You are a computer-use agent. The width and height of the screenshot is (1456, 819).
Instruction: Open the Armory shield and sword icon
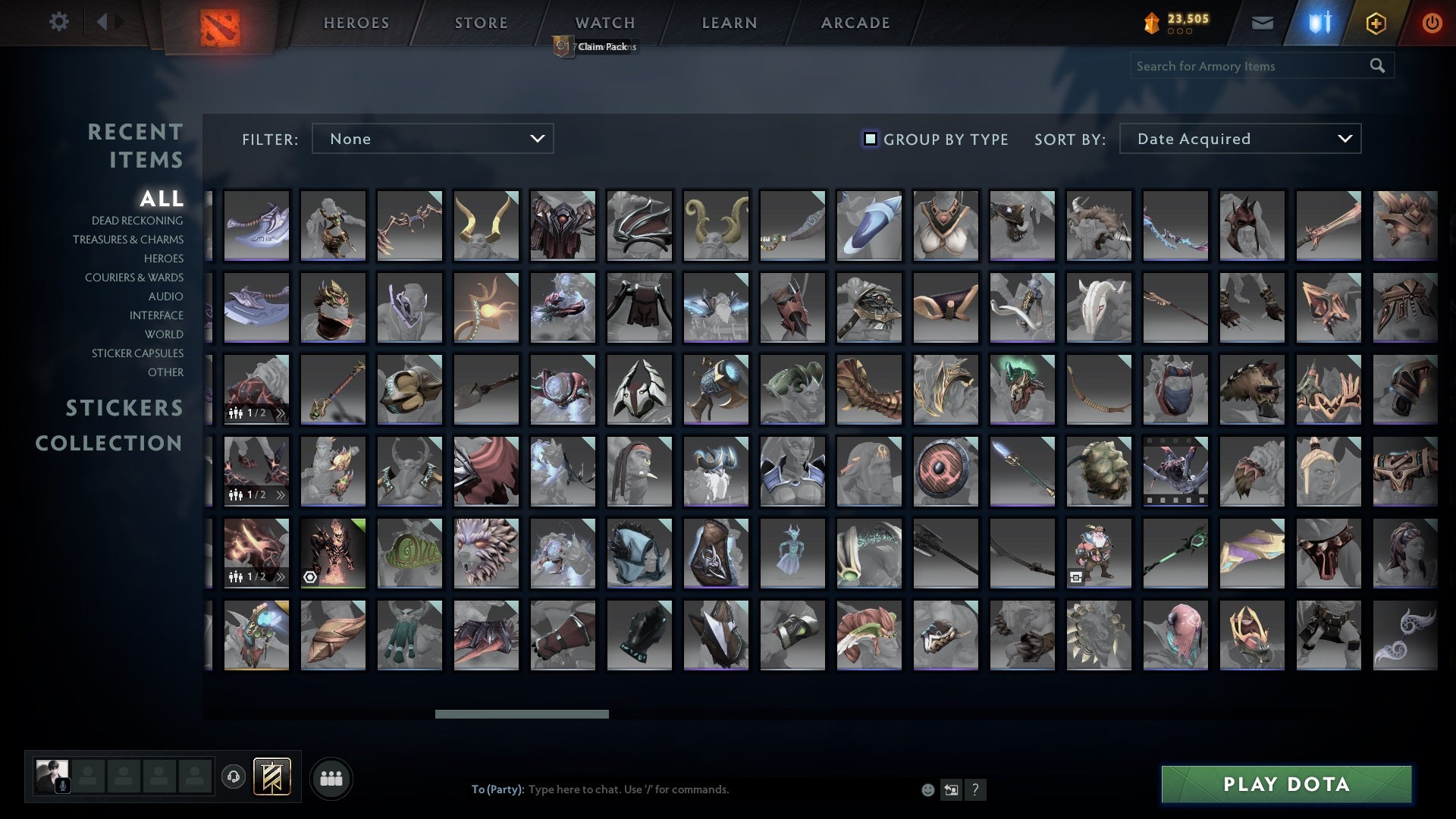coord(1319,23)
